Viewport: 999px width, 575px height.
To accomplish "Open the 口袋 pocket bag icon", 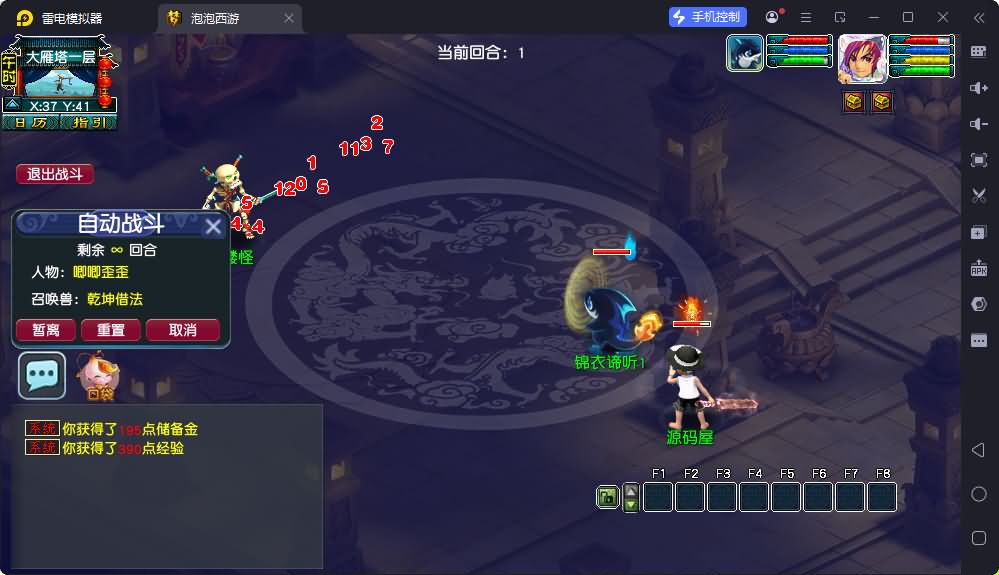I will click(99, 375).
